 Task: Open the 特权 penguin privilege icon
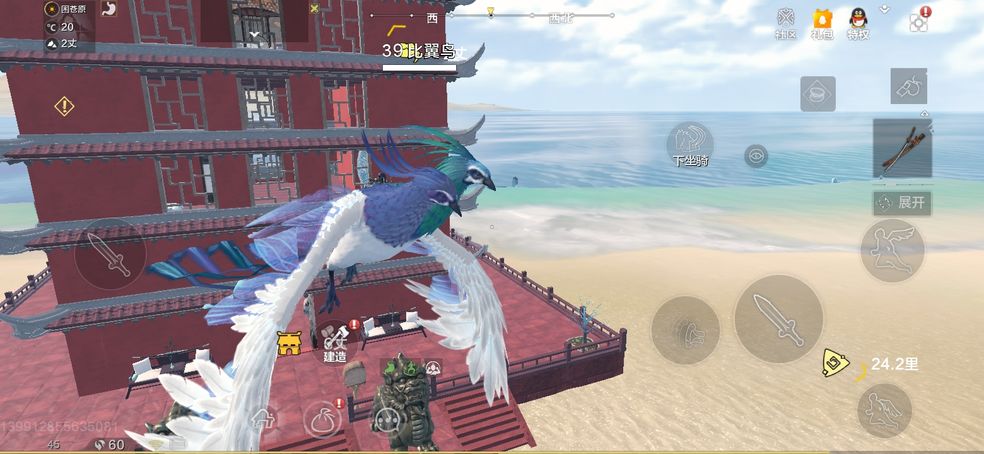coord(858,22)
